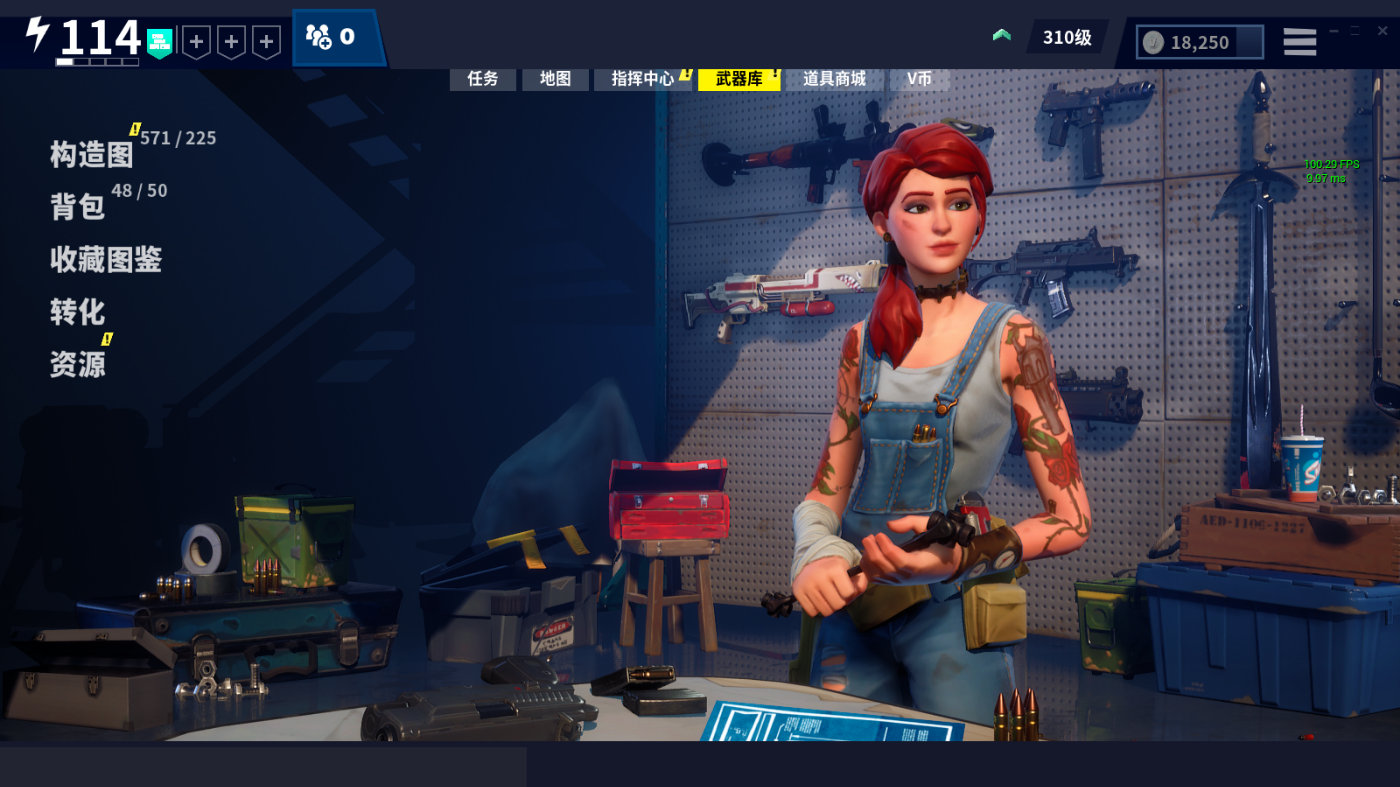Open the 任务 tab

pos(483,79)
